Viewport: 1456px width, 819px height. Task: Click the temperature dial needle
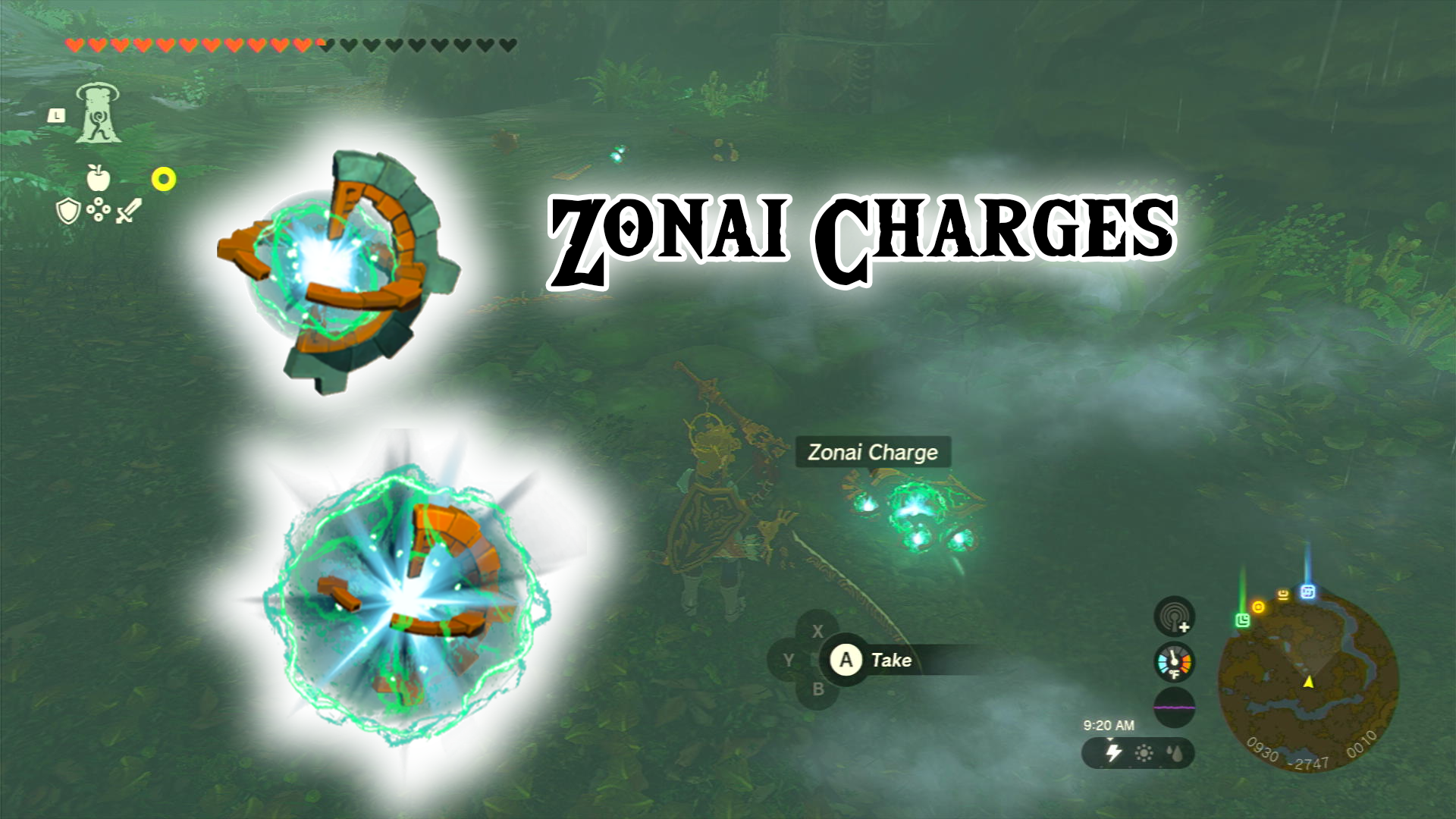point(1173,657)
